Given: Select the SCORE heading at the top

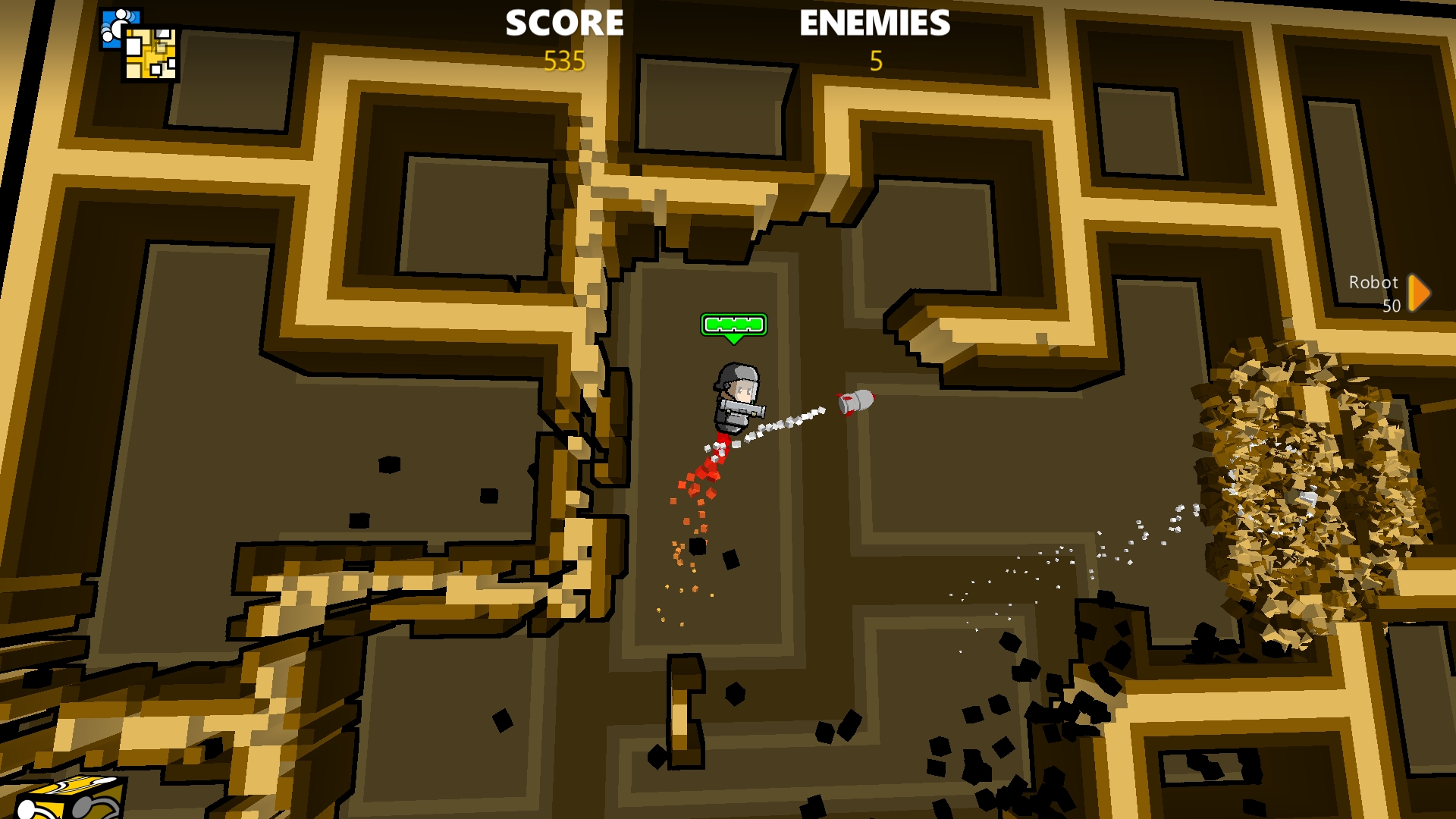Looking at the screenshot, I should (x=564, y=24).
